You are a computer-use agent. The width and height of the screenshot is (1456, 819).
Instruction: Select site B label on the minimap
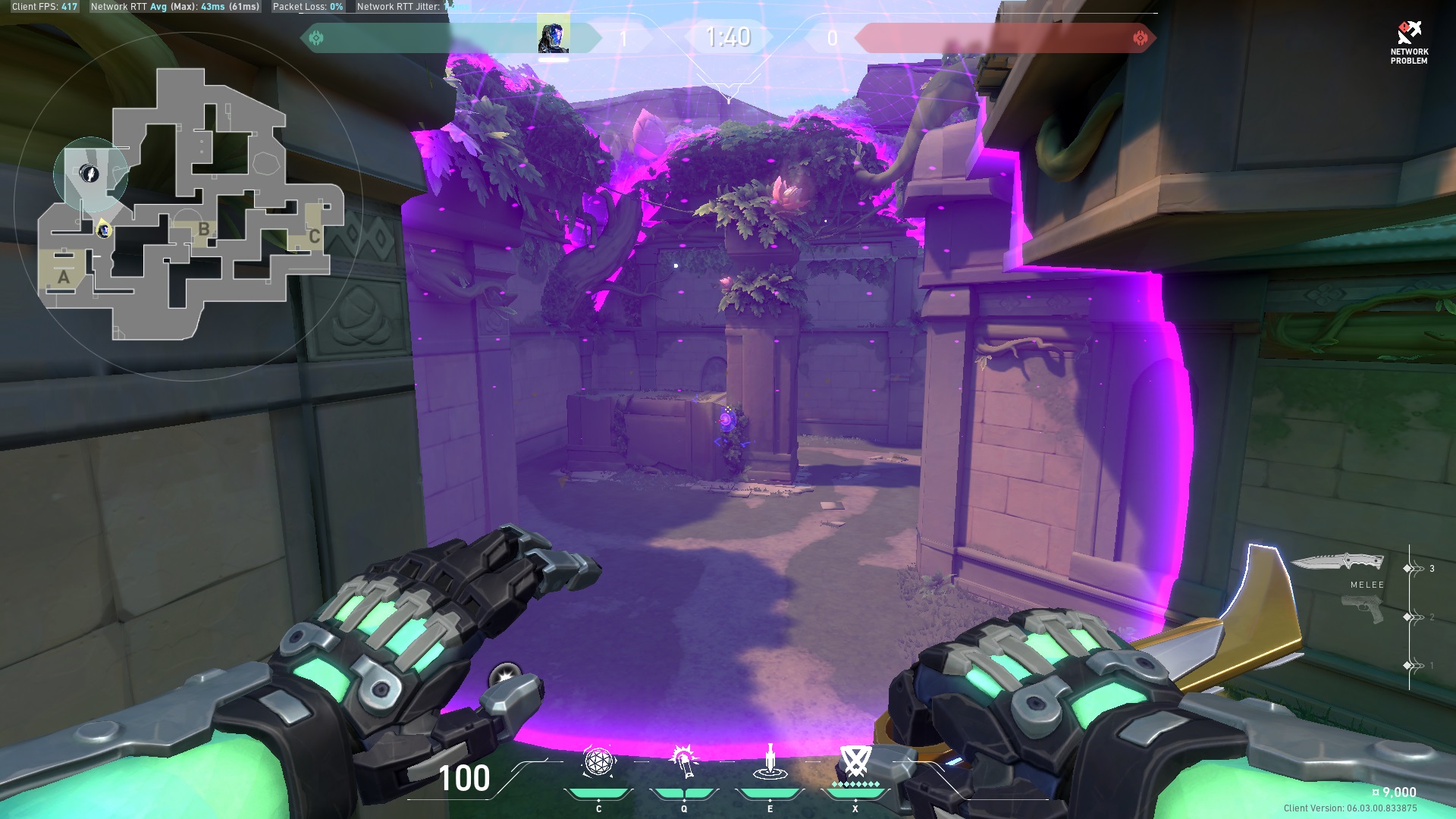[x=202, y=227]
